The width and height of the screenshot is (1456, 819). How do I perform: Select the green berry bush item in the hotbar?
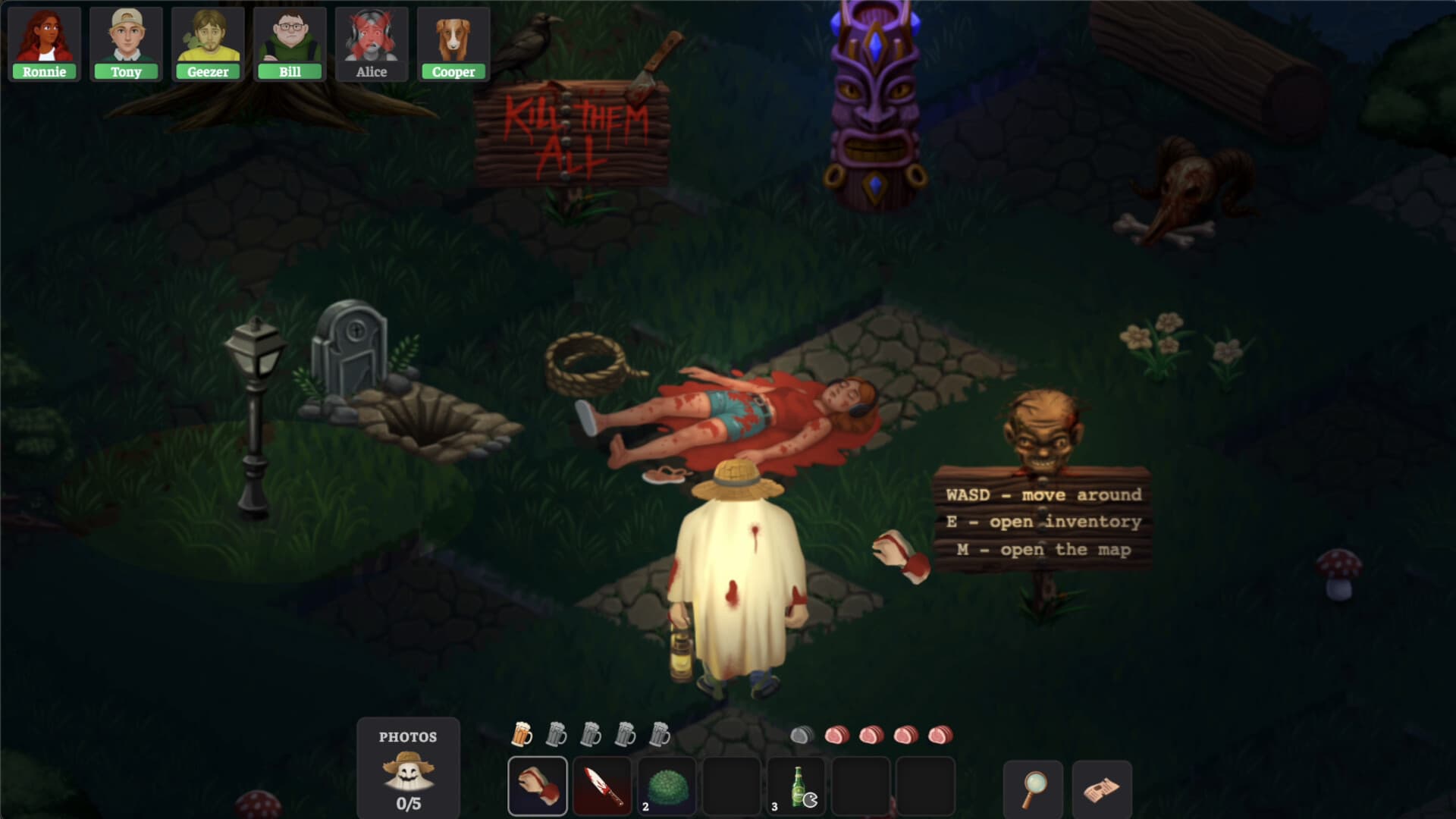667,786
